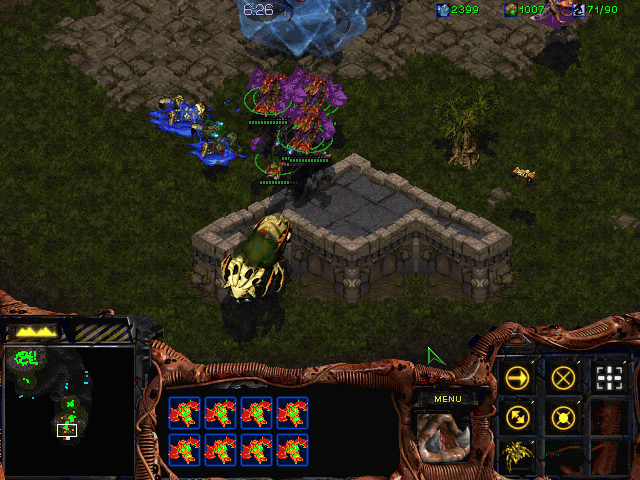Issue the Move command arrow

tap(517, 377)
